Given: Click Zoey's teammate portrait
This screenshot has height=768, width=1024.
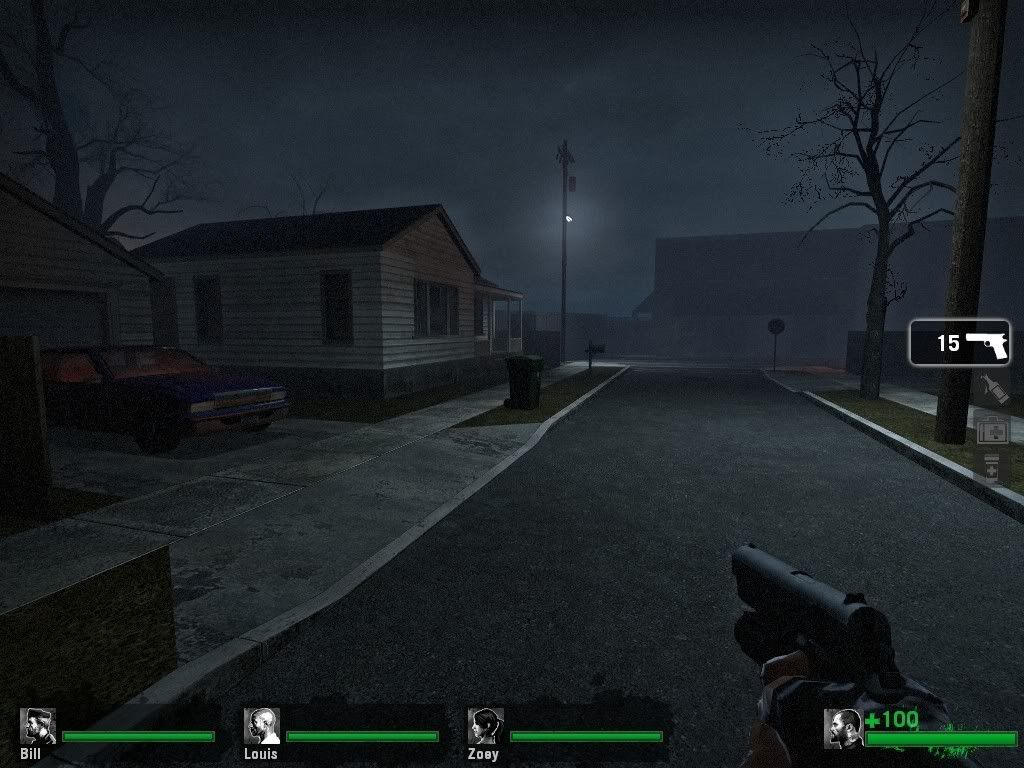Looking at the screenshot, I should pos(485,726).
